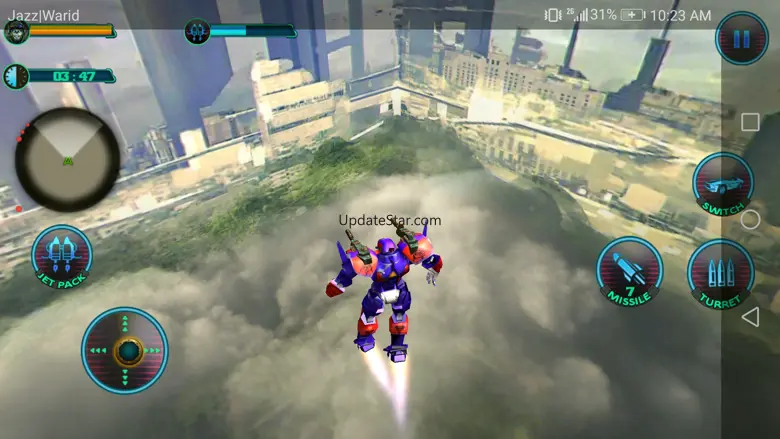
Task: Toggle the Jet Pack
Action: tap(62, 258)
